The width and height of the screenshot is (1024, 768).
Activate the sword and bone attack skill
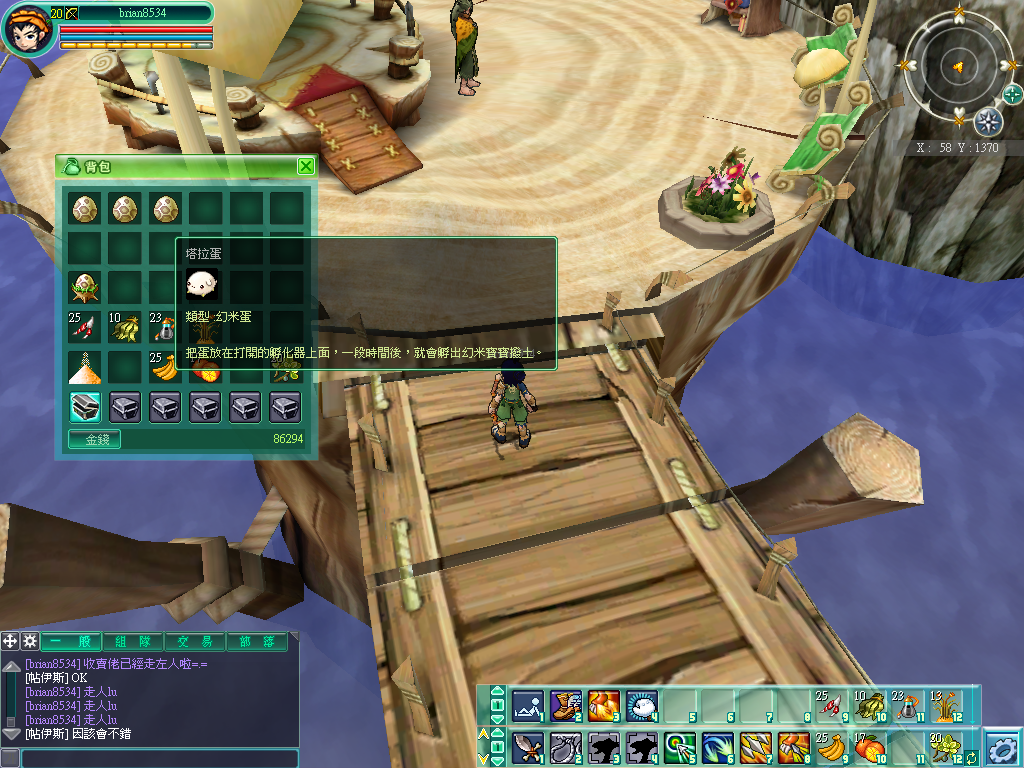click(527, 747)
